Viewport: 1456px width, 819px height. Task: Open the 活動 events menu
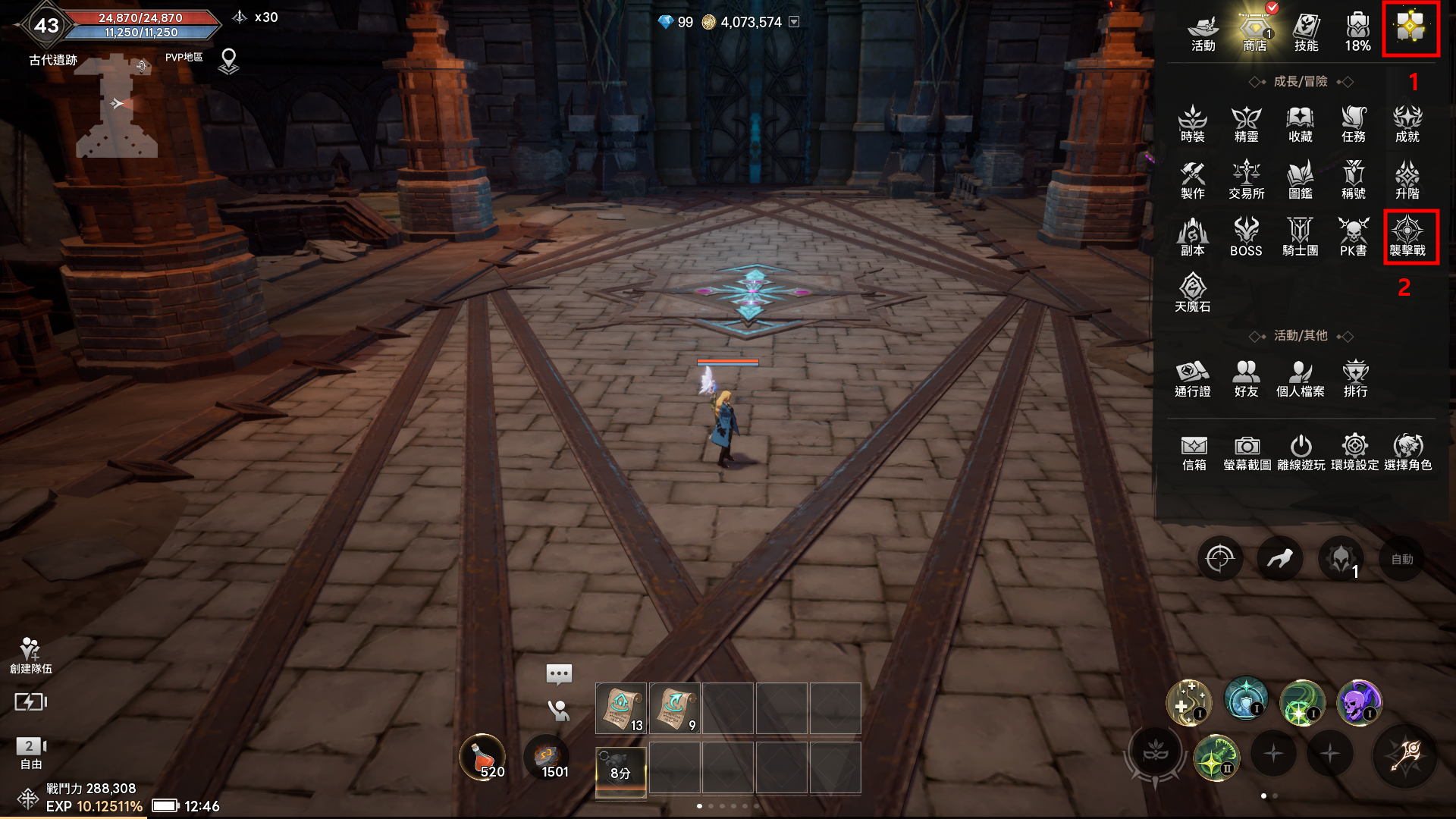[x=1203, y=33]
